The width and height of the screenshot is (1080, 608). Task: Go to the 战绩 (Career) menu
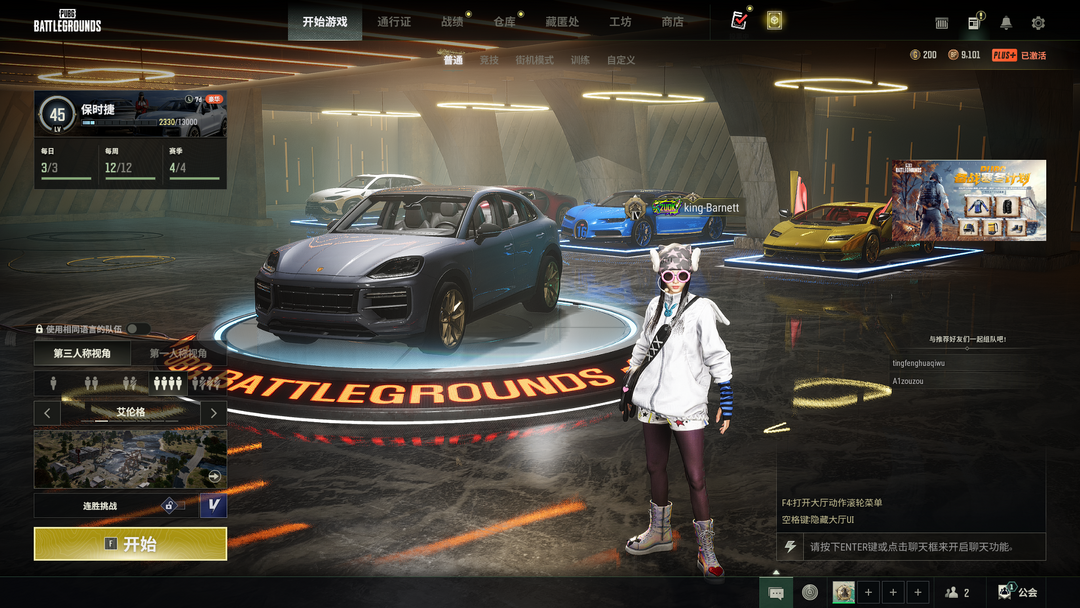pos(452,22)
